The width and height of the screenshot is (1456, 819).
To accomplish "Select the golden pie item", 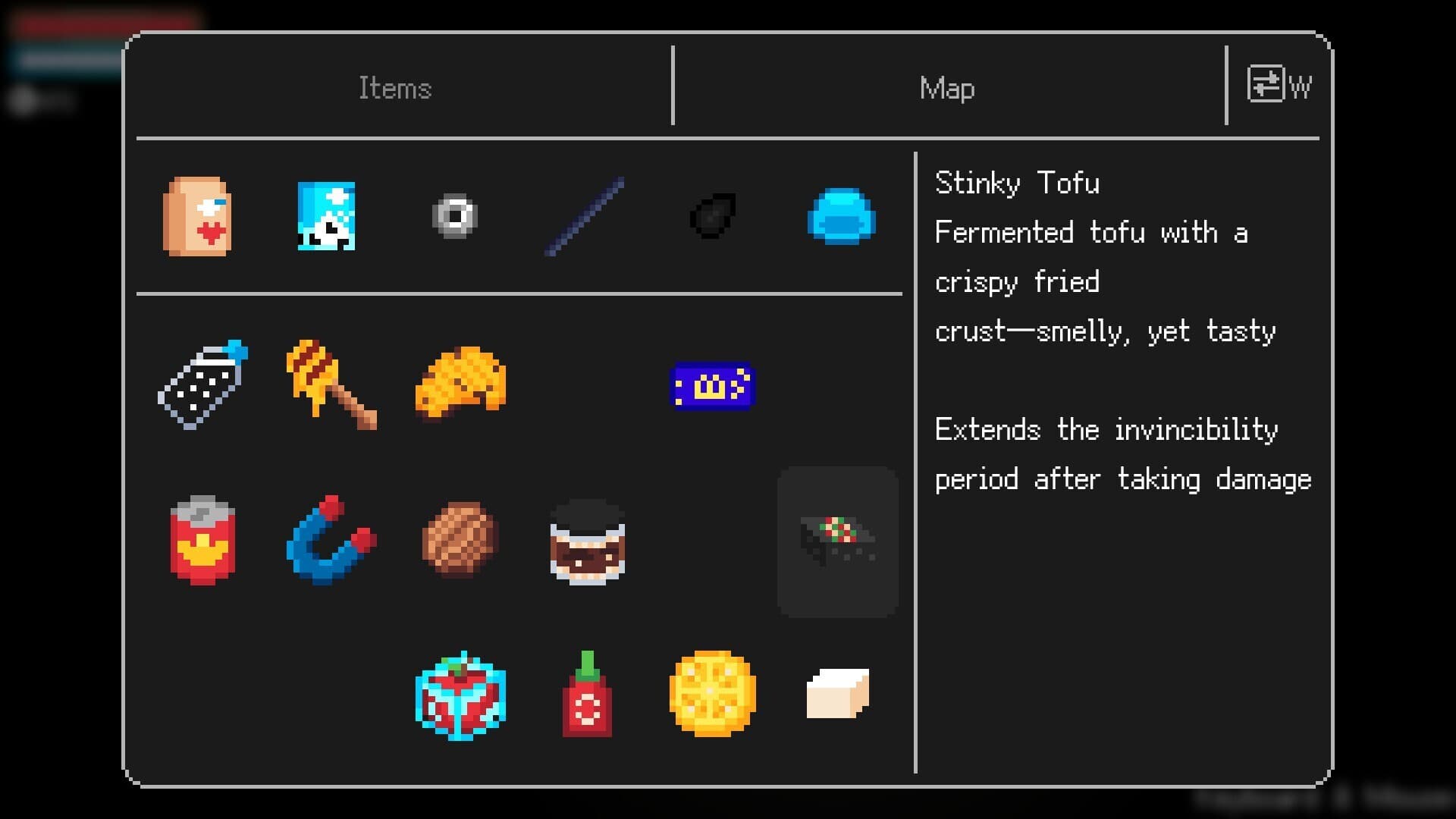I will 713,695.
